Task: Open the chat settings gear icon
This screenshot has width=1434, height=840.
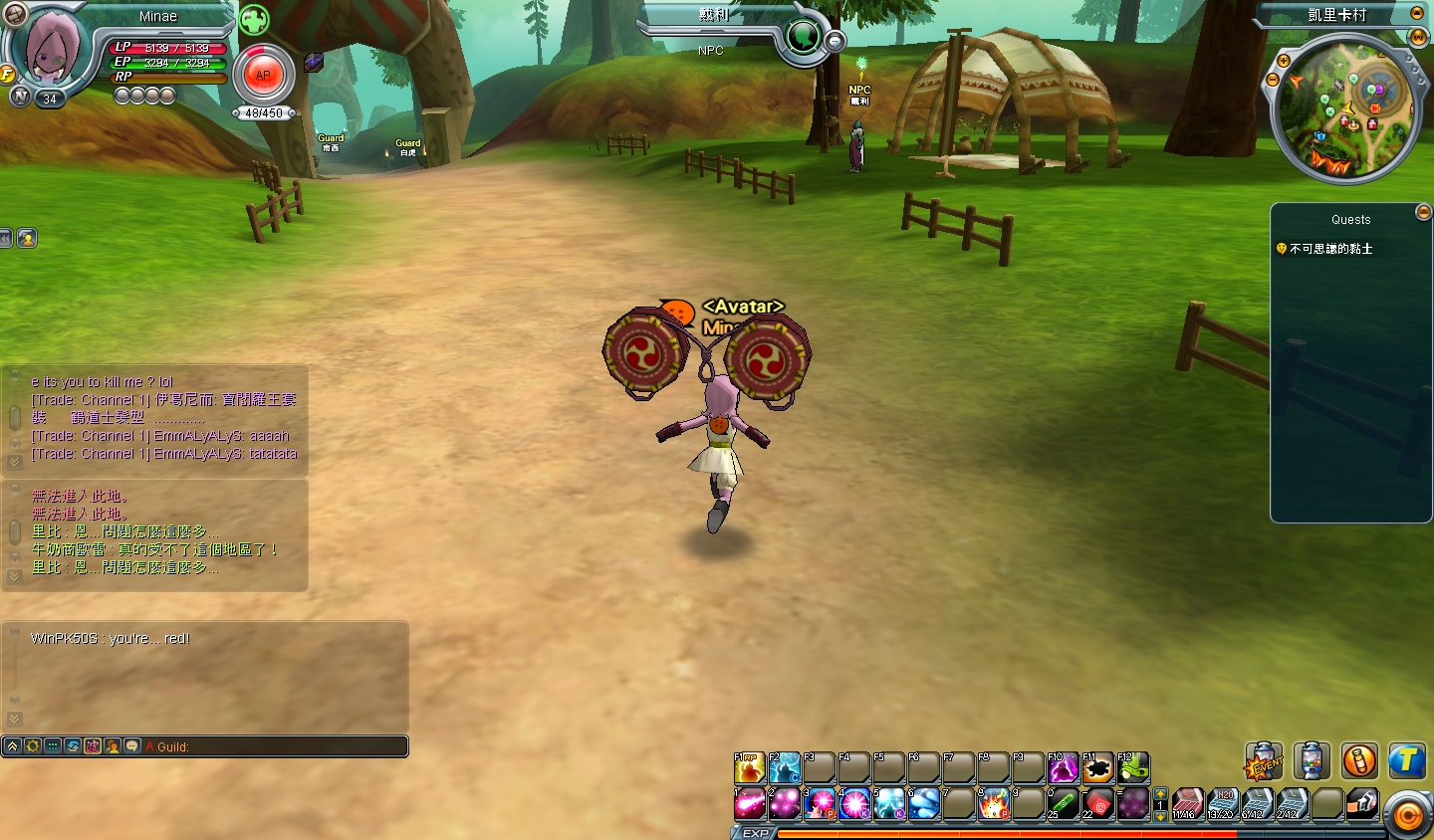Action: [x=34, y=745]
